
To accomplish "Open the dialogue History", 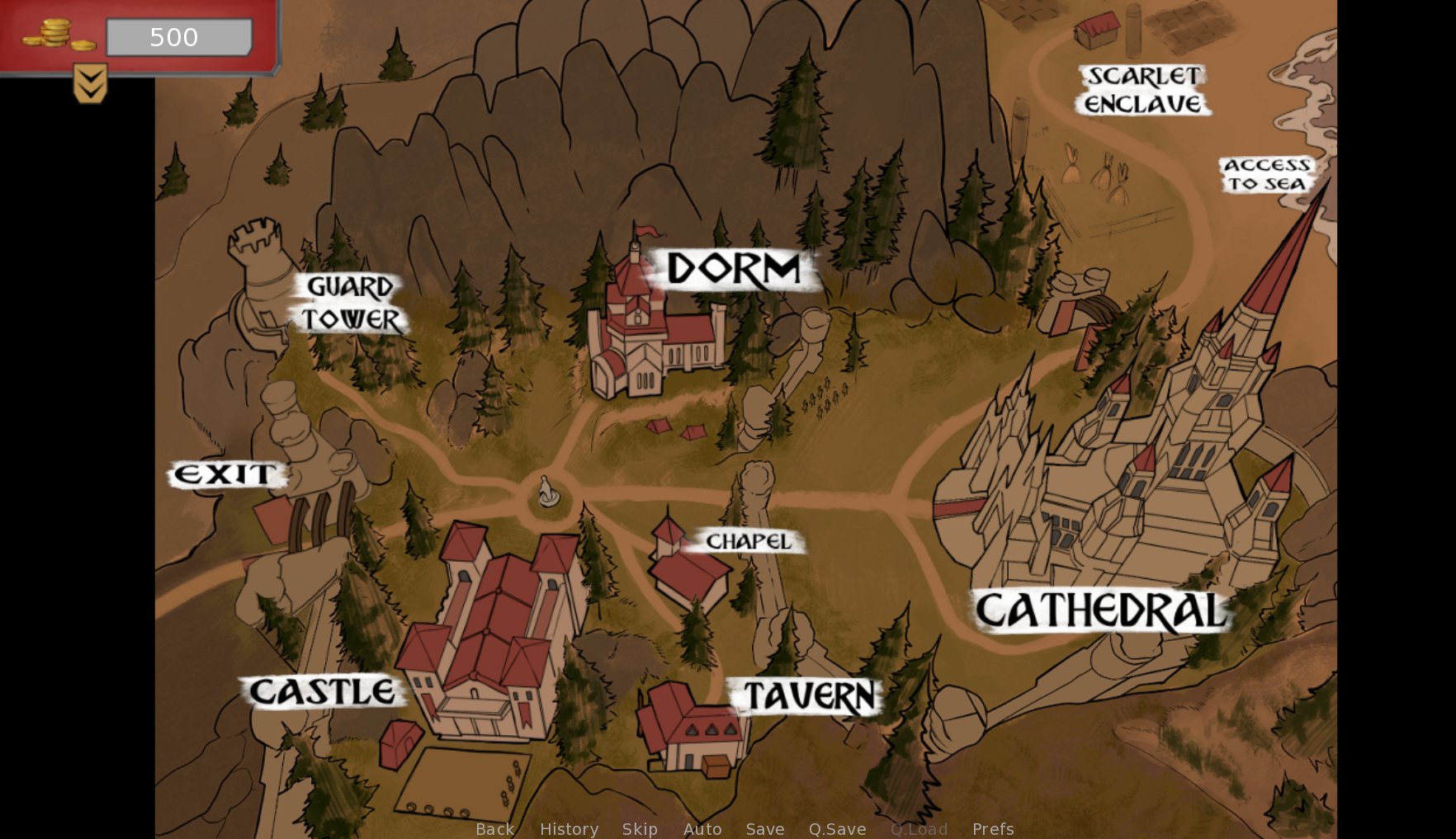I will click(x=569, y=828).
